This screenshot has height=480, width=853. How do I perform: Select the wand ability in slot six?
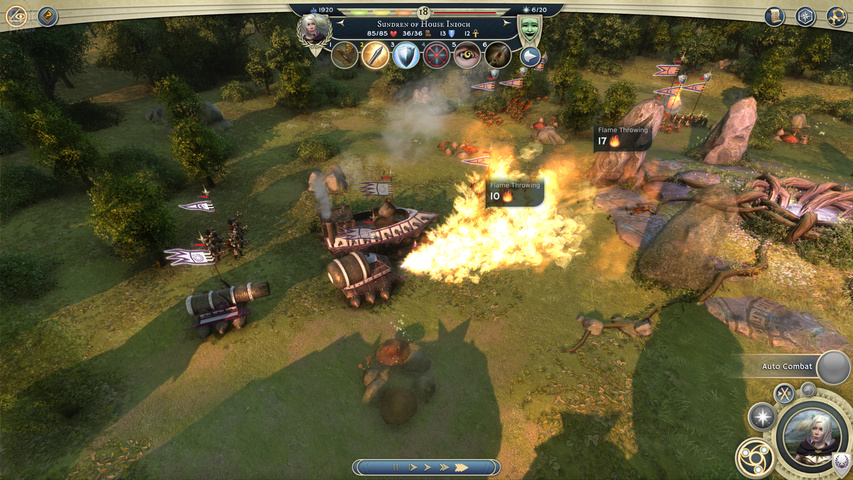pos(498,55)
